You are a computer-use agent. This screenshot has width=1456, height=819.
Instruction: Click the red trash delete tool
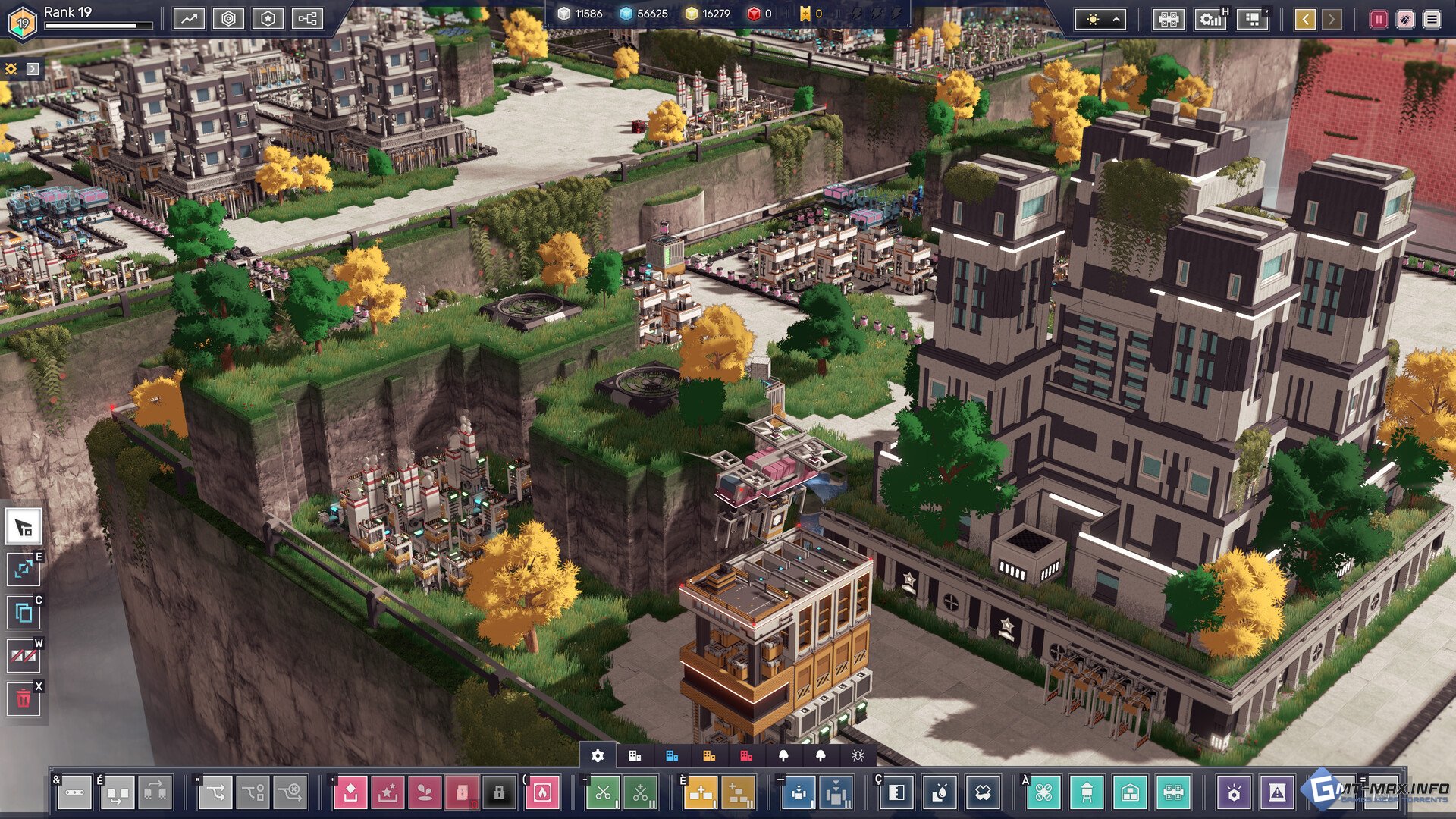pyautogui.click(x=24, y=698)
